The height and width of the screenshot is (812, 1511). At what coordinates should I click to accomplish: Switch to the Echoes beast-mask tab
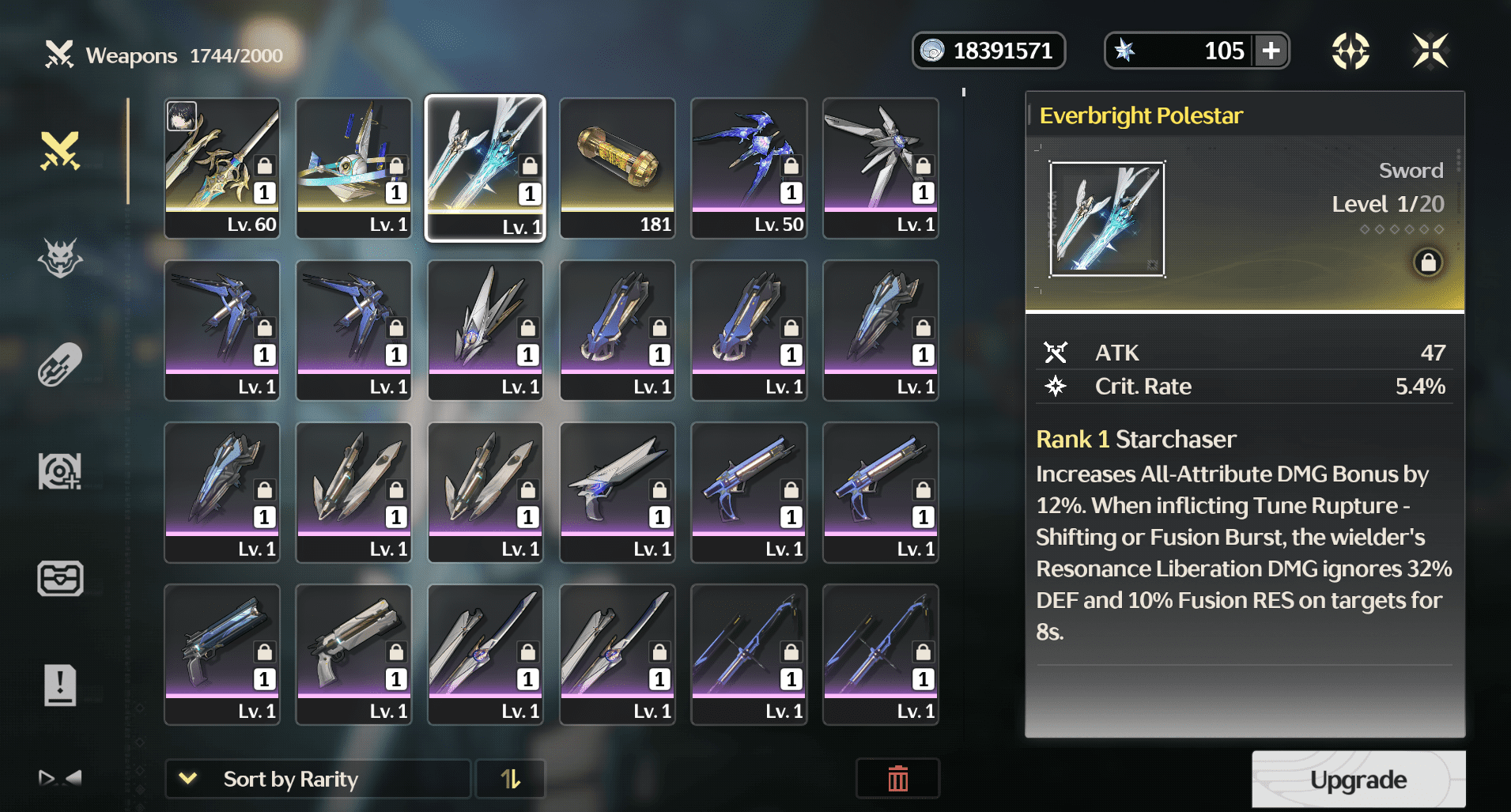click(x=60, y=259)
